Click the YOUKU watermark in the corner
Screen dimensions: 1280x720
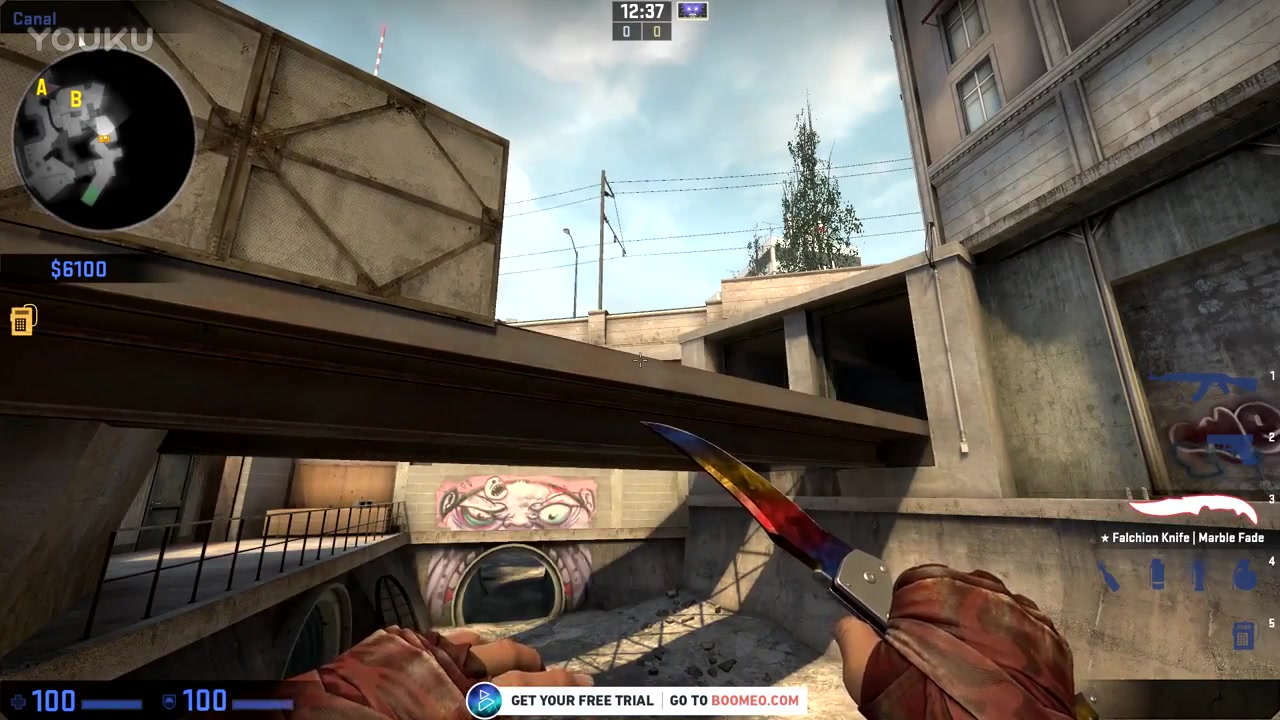pos(90,38)
